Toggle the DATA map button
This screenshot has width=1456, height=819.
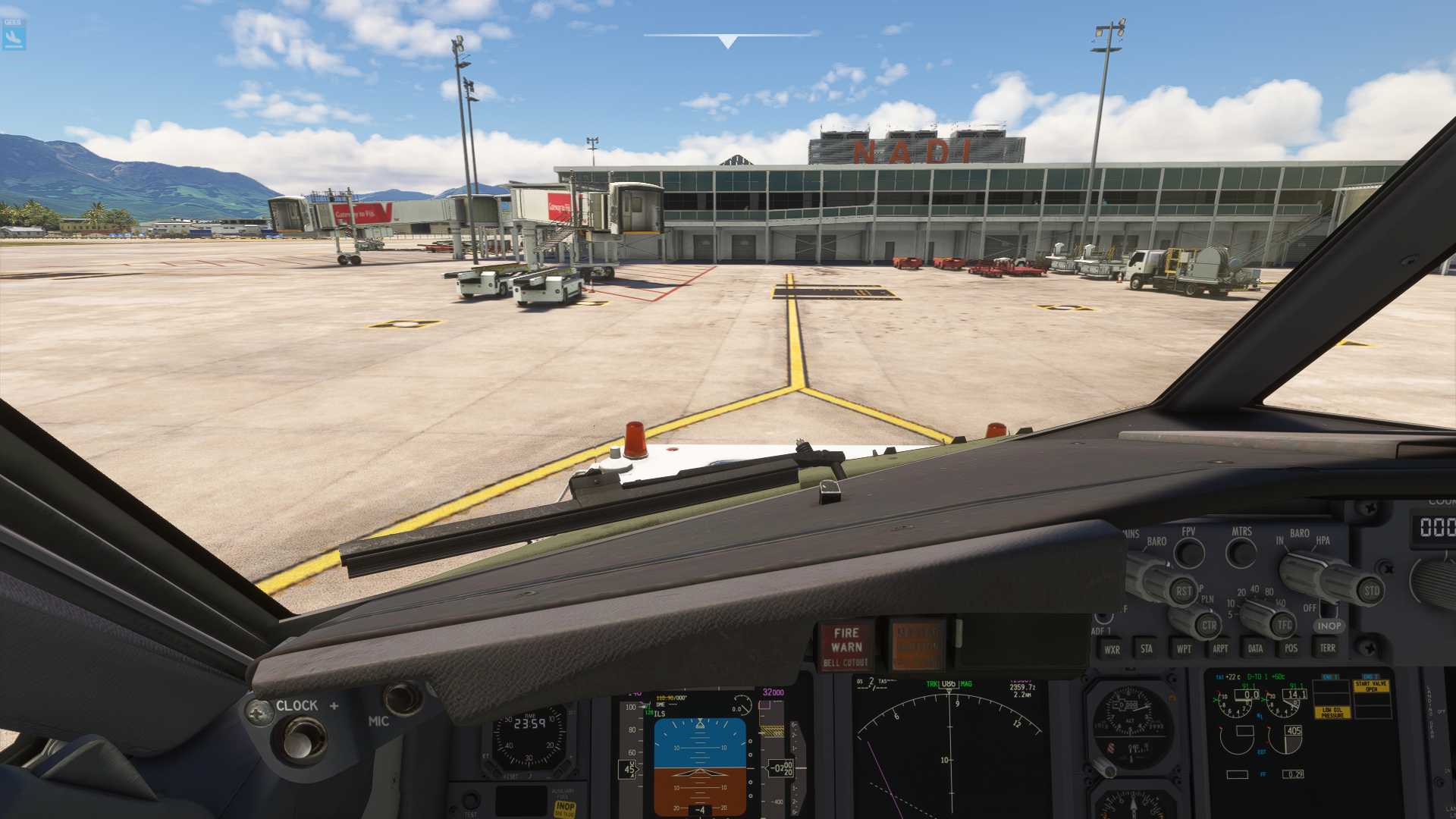coord(1255,649)
